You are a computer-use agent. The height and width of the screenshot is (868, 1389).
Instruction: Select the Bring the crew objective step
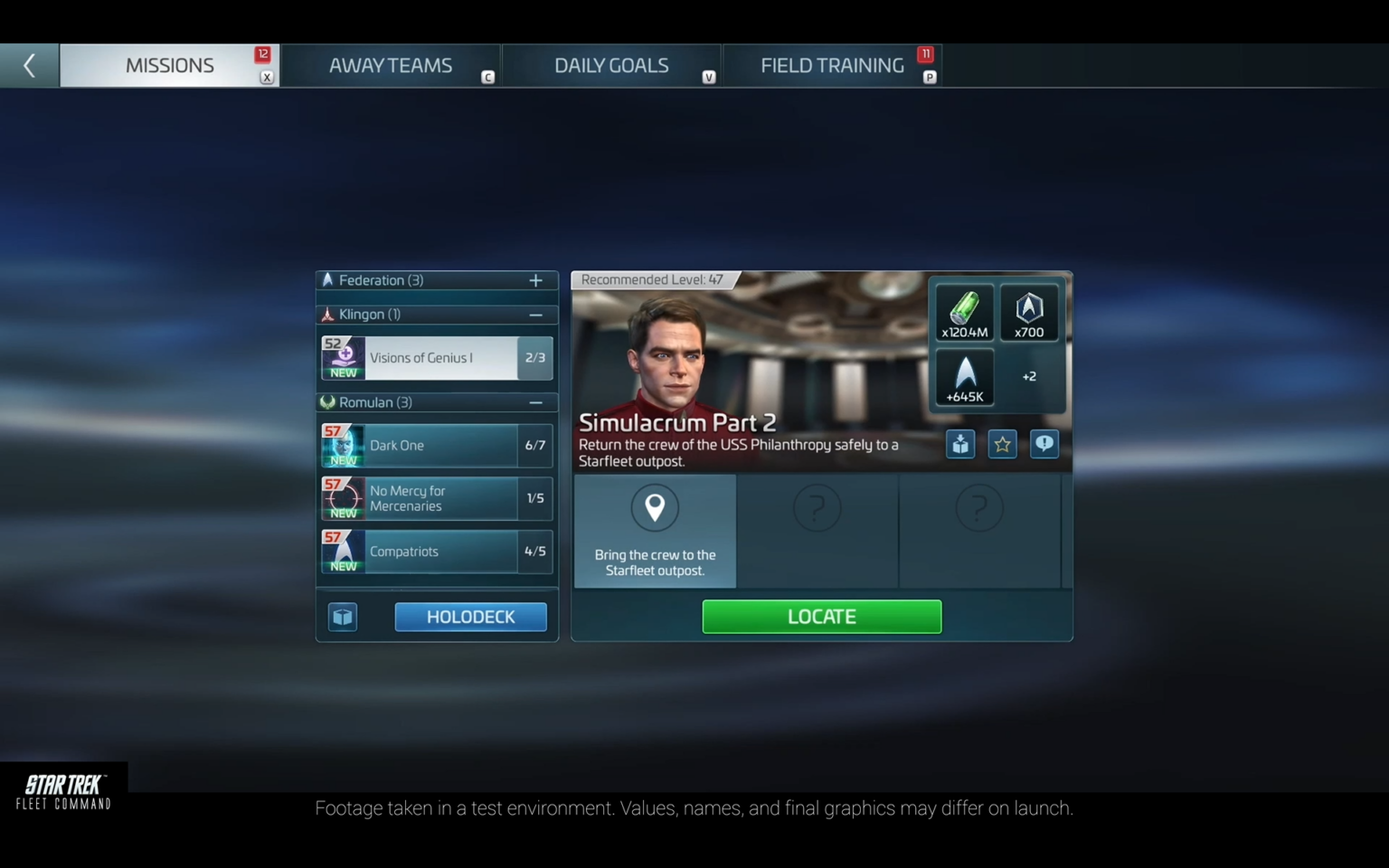pyautogui.click(x=655, y=531)
